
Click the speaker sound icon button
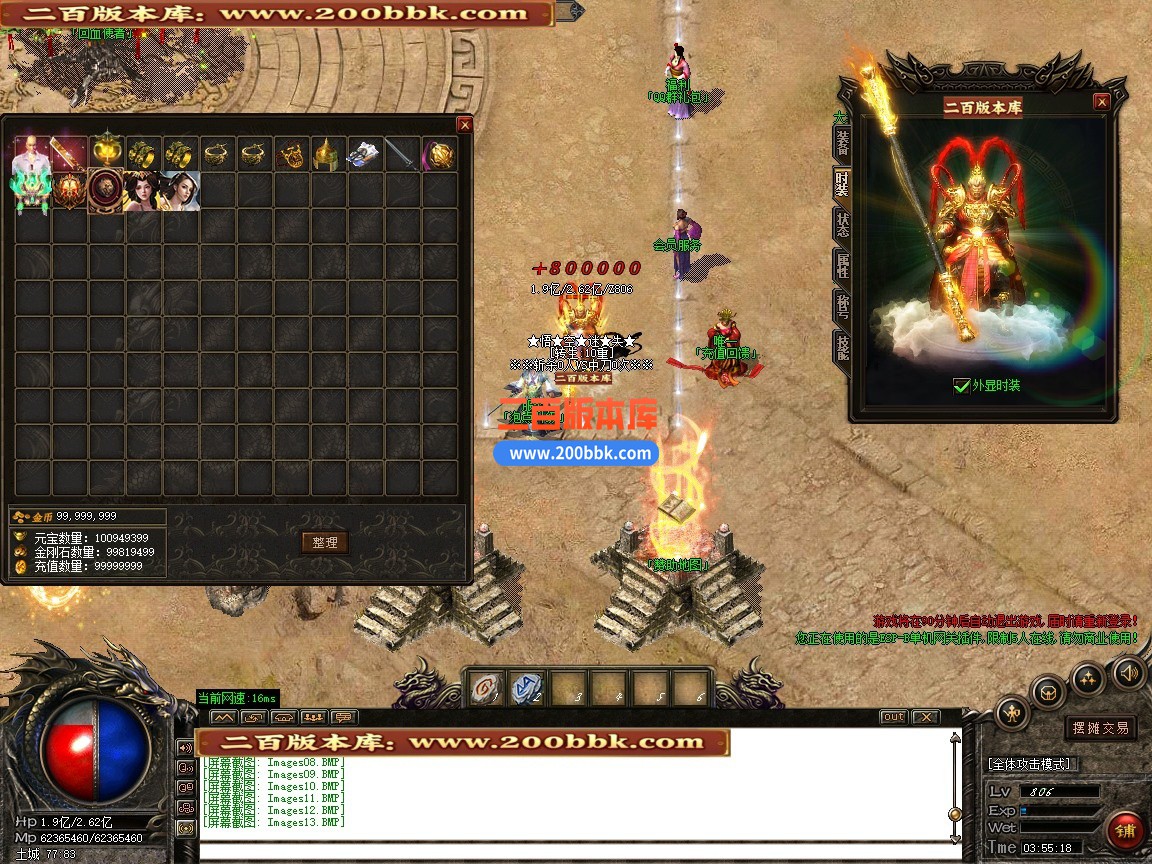coord(1129,672)
